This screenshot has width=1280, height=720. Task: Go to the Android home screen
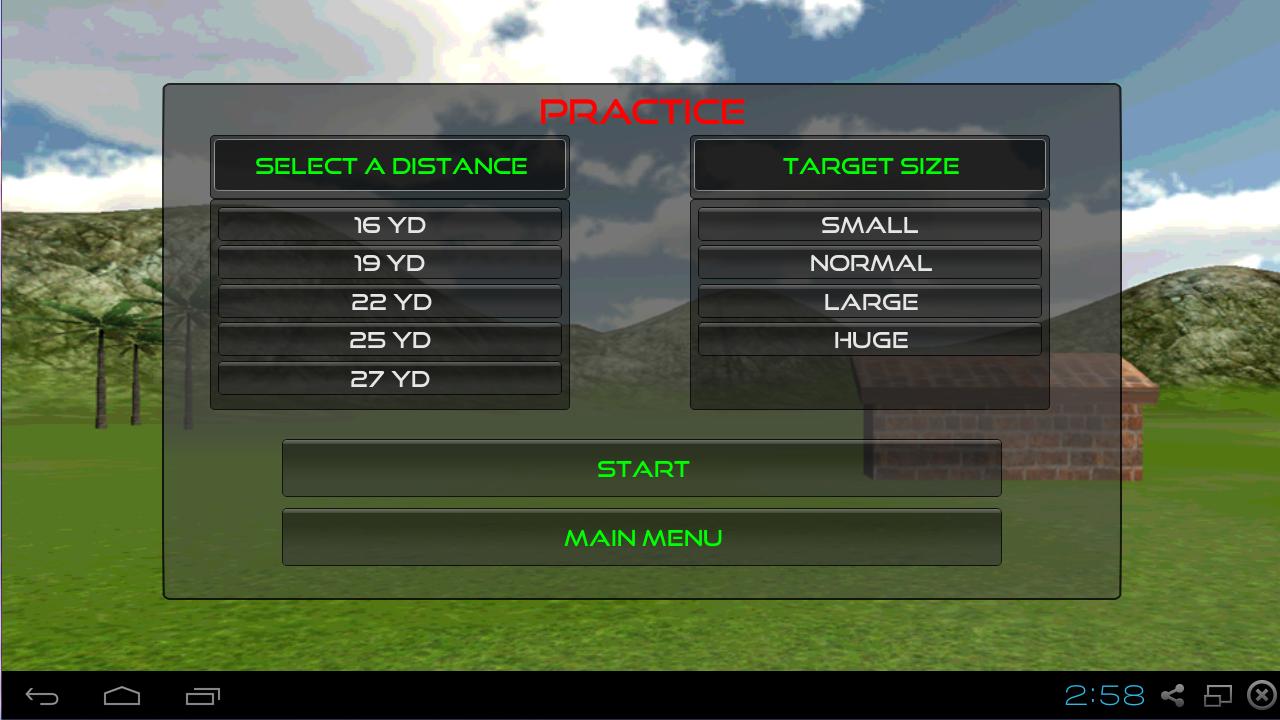[122, 696]
